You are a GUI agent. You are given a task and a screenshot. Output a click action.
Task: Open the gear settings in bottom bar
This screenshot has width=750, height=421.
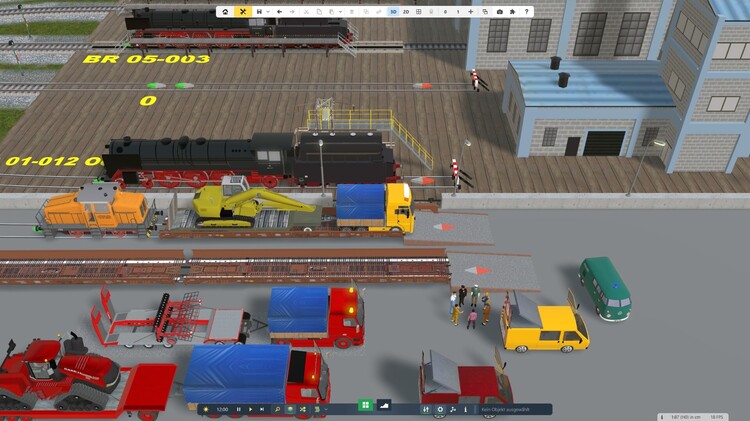[x=440, y=409]
